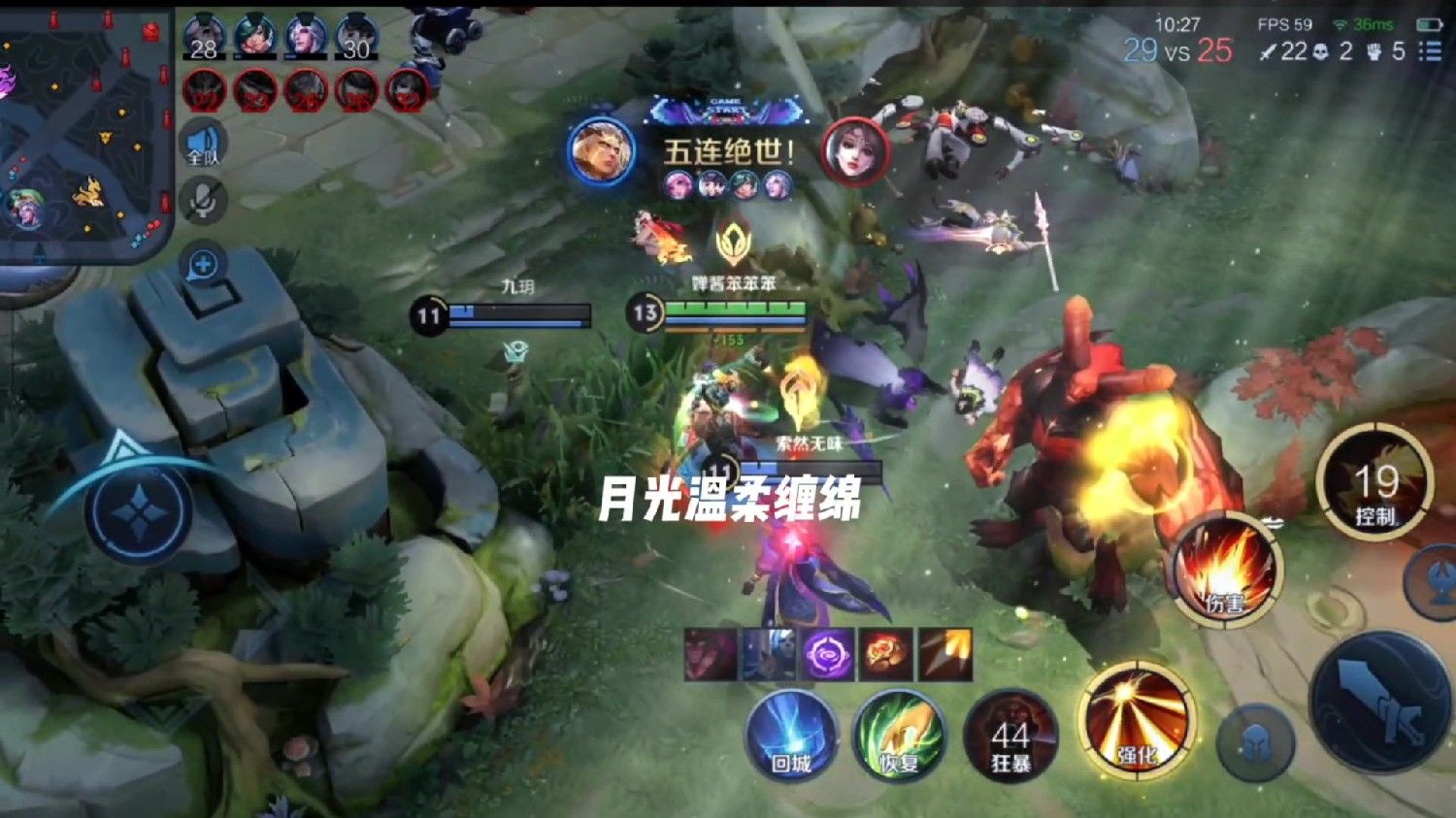Open the minimap
1456x818 pixels.
[83, 136]
